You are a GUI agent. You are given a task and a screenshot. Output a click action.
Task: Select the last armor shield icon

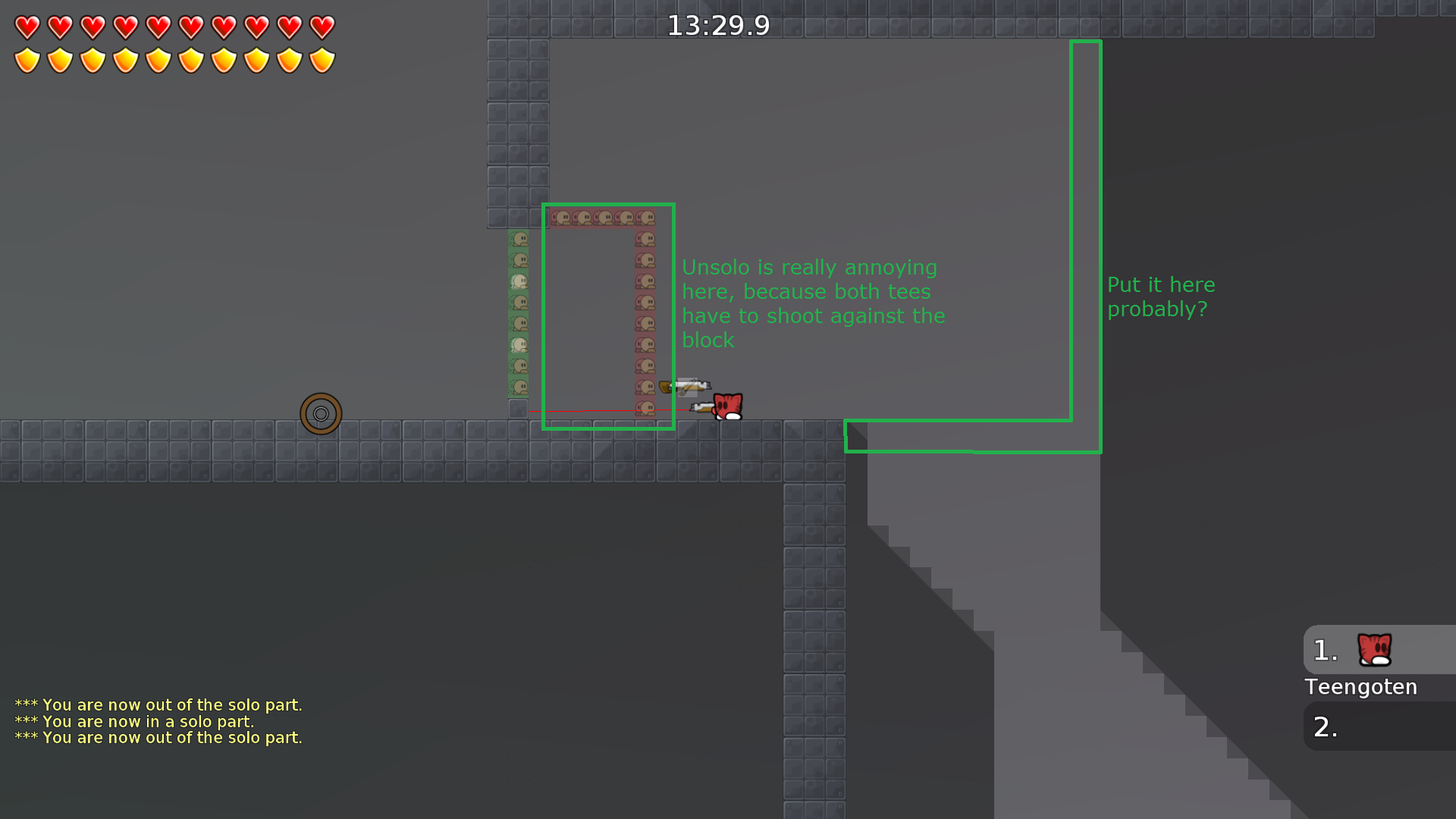[322, 59]
